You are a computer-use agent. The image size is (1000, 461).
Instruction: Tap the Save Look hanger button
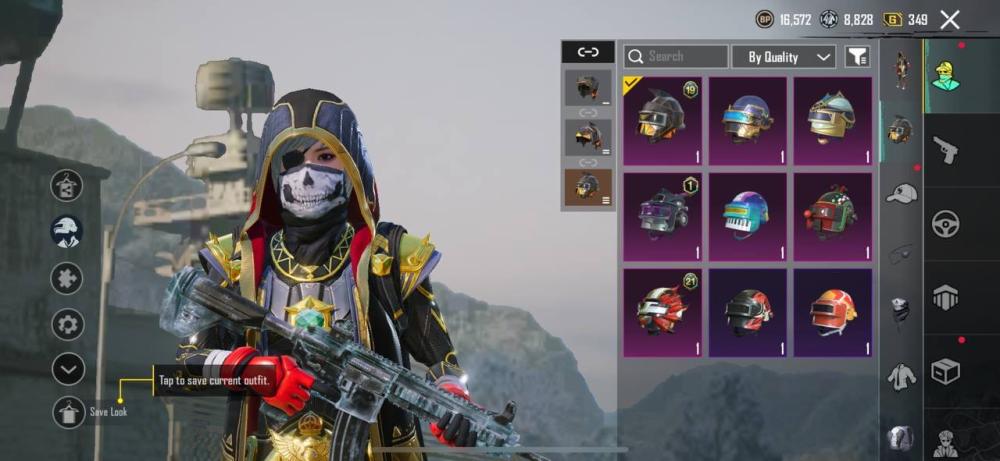coord(68,412)
